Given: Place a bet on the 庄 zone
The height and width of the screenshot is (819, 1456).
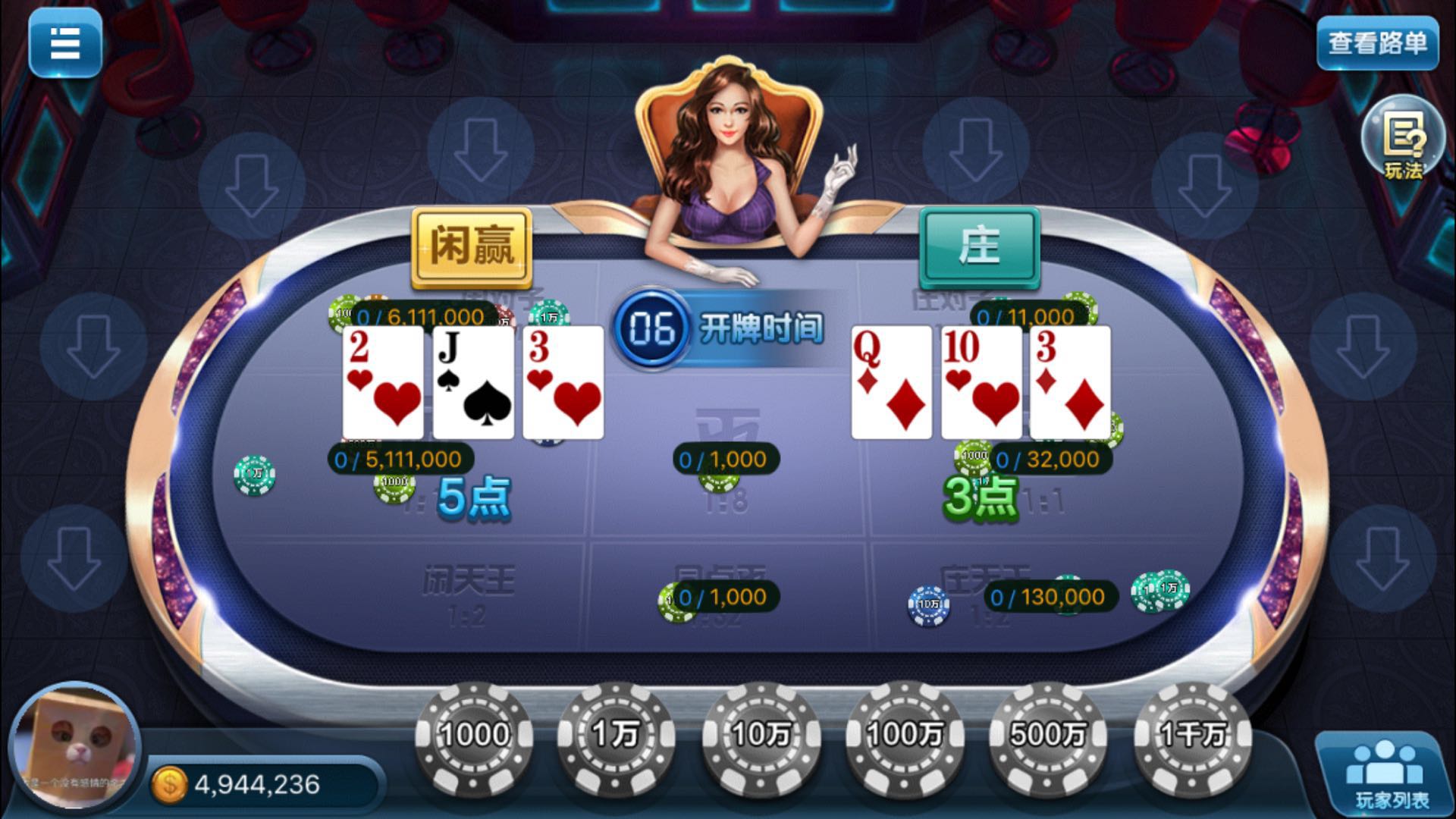Looking at the screenshot, I should pyautogui.click(x=981, y=246).
